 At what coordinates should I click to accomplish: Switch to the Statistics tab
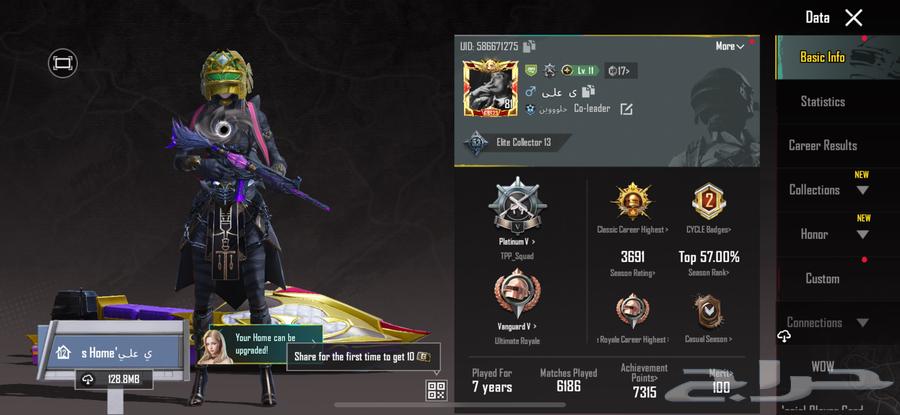tap(822, 101)
